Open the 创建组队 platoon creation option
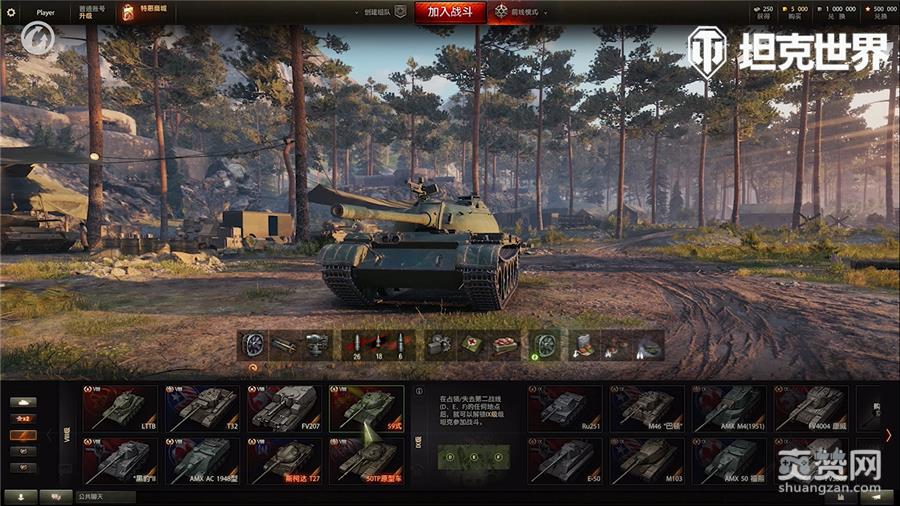 click(x=380, y=12)
